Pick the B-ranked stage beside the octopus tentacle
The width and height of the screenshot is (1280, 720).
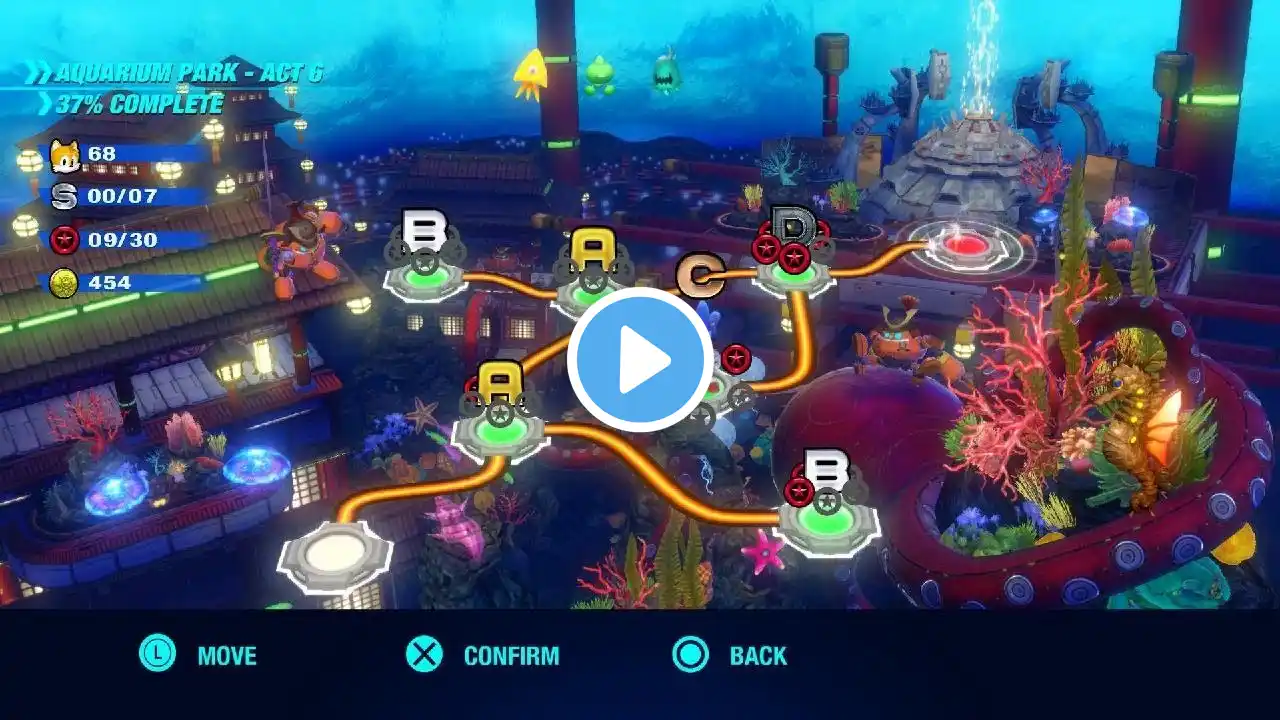827,513
